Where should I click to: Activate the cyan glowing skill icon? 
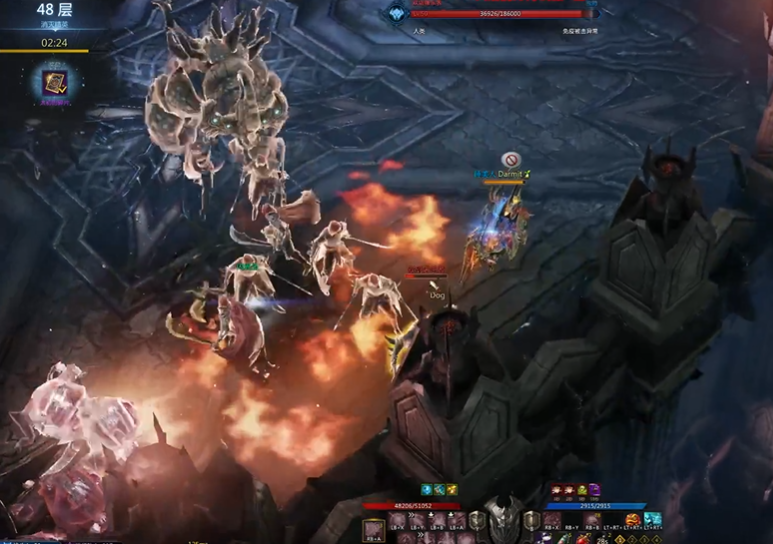[x=653, y=520]
